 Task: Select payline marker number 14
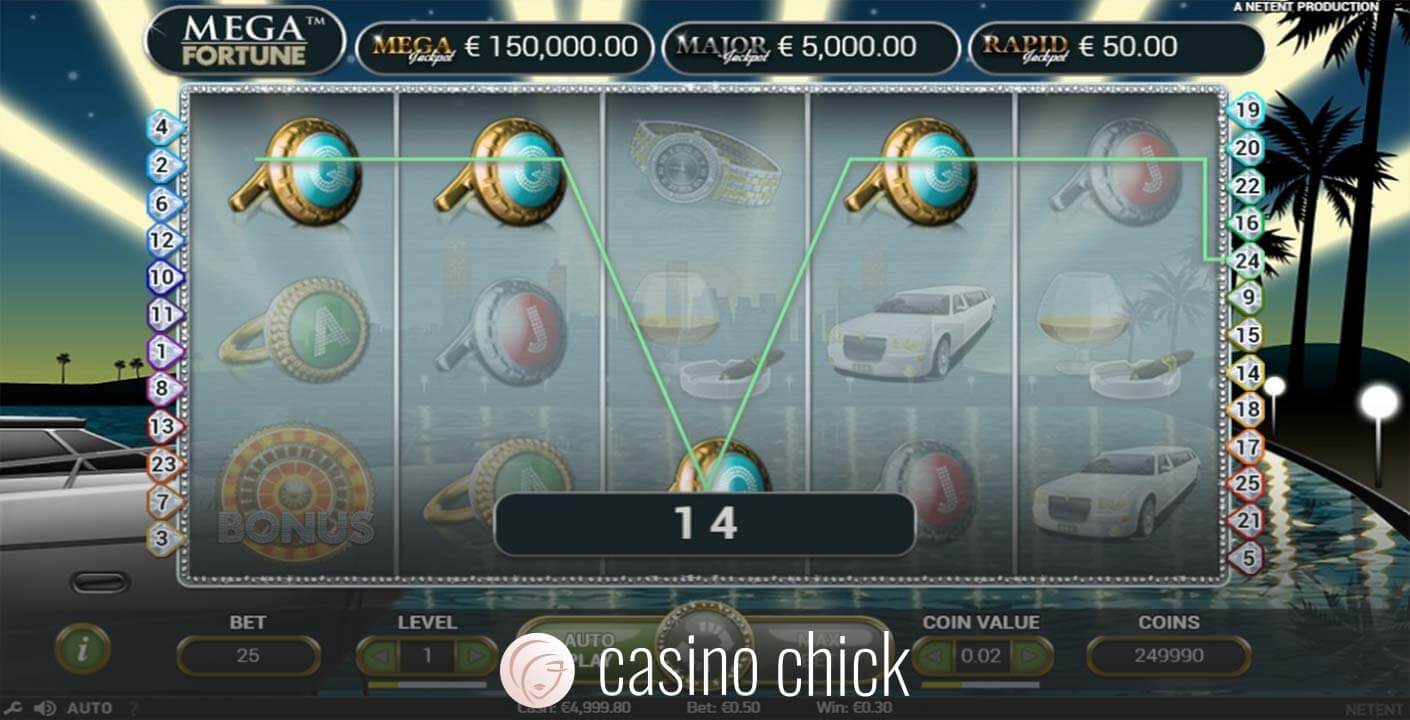[1247, 372]
